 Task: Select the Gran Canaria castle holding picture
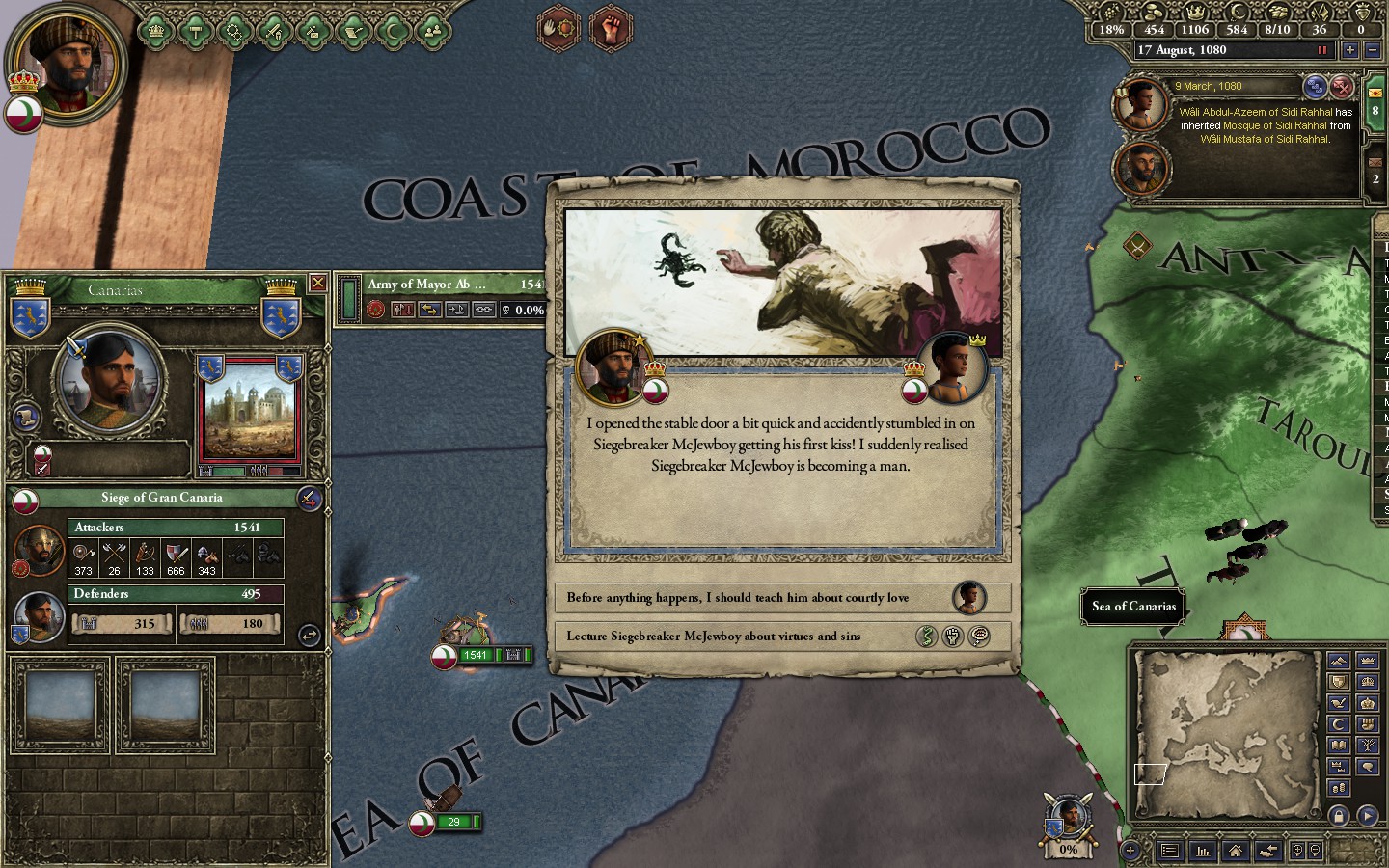pyautogui.click(x=249, y=410)
